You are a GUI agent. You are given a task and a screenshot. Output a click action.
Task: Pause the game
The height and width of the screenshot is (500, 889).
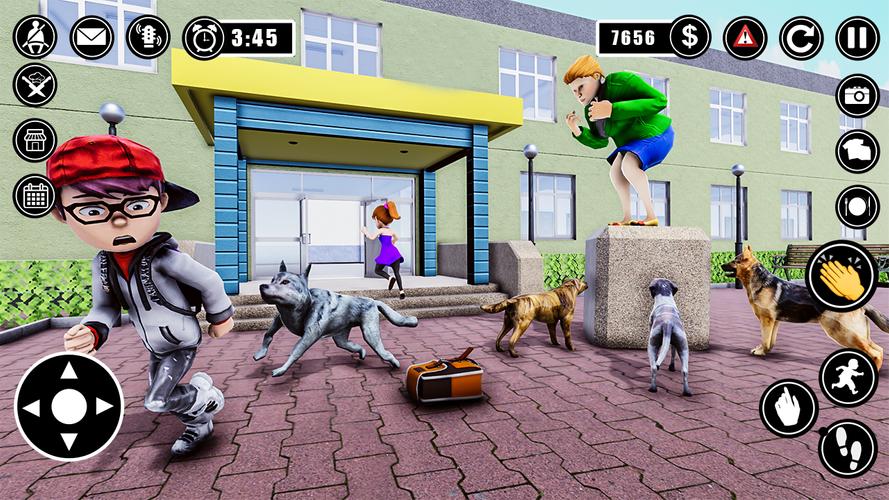857,38
